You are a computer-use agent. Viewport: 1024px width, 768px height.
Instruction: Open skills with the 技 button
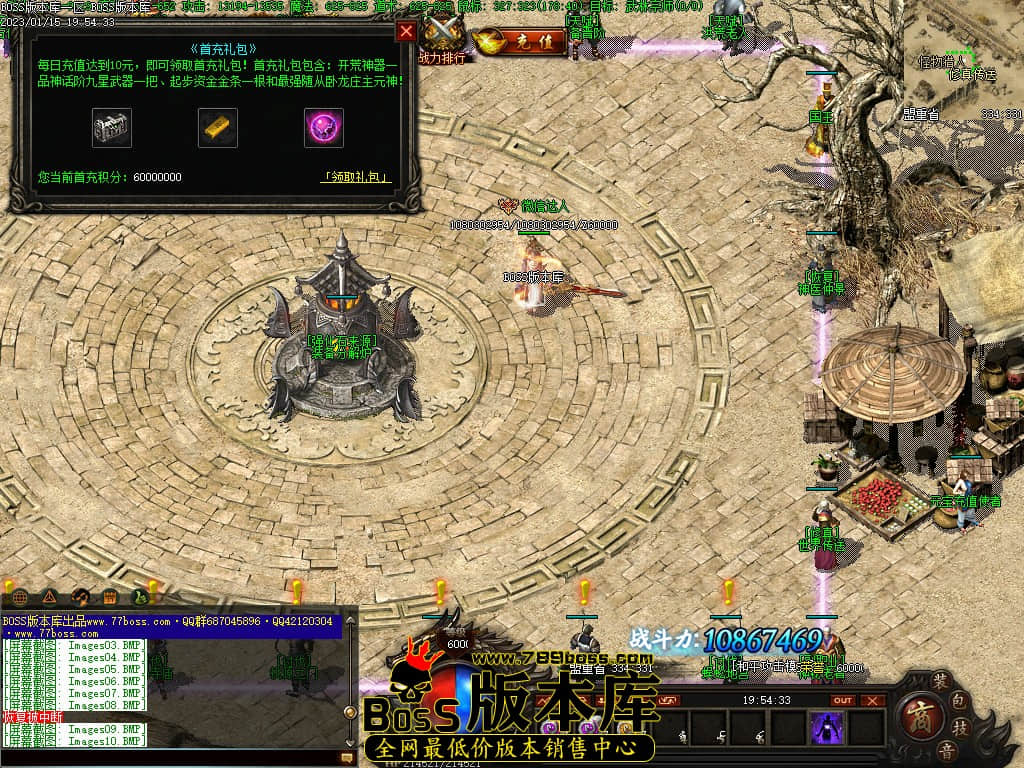coord(962,727)
